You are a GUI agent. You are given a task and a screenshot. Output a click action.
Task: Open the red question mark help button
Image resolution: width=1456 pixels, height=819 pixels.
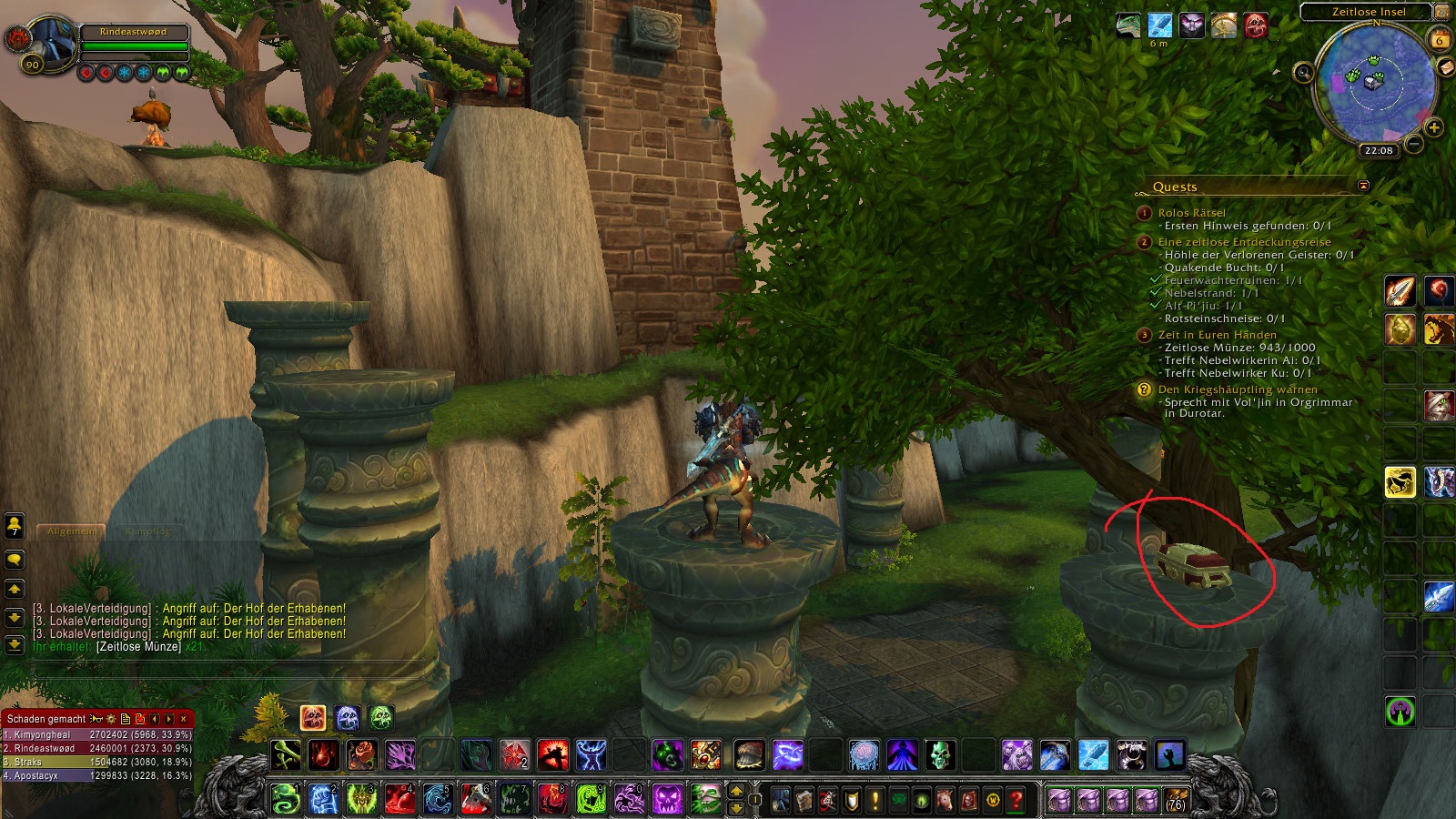pyautogui.click(x=1016, y=800)
